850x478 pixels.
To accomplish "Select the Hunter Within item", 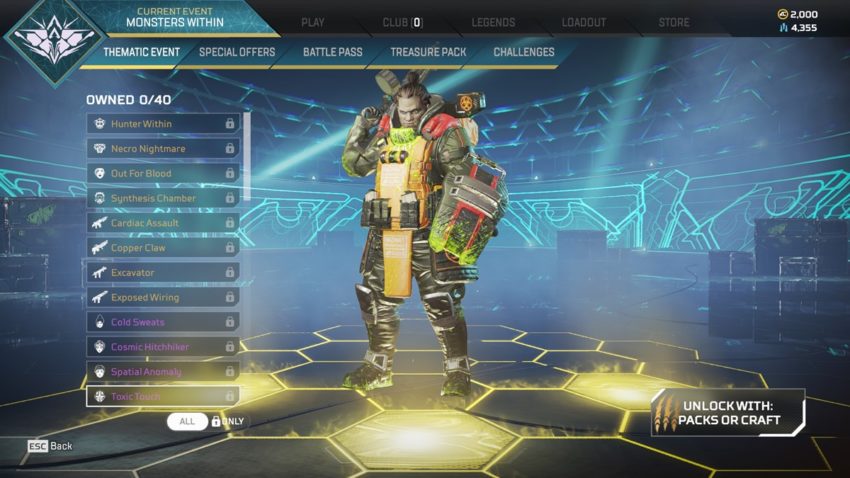I will [163, 123].
